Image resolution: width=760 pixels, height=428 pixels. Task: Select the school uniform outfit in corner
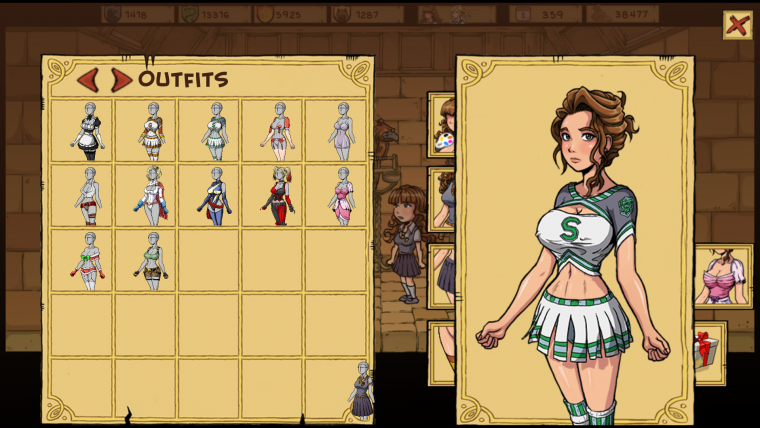click(x=361, y=391)
